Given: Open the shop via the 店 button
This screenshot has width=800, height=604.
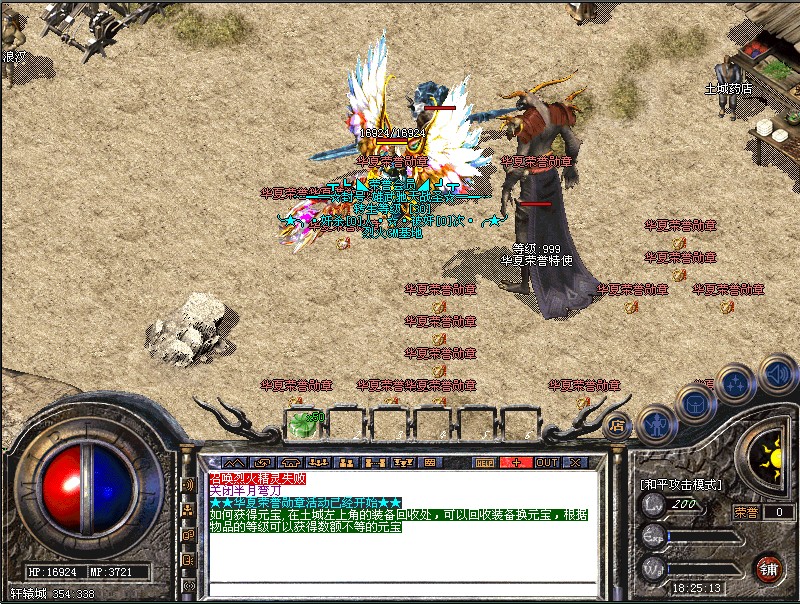Looking at the screenshot, I should [616, 424].
